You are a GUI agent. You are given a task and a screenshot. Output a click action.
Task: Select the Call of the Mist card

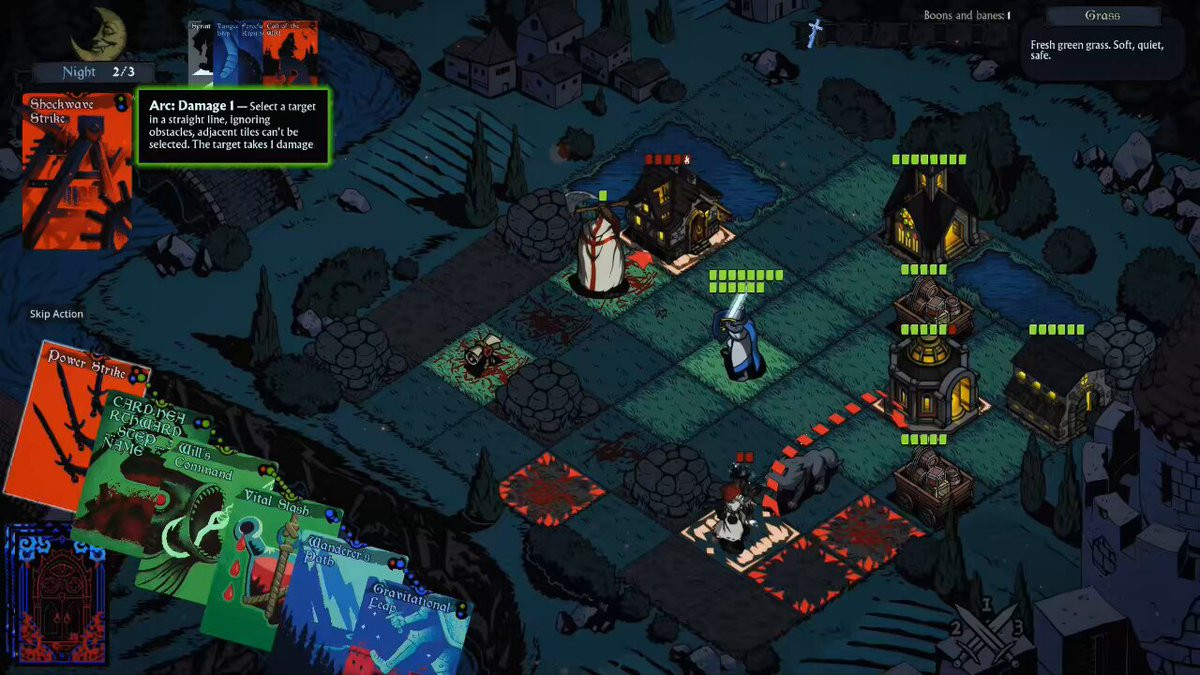(x=290, y=54)
